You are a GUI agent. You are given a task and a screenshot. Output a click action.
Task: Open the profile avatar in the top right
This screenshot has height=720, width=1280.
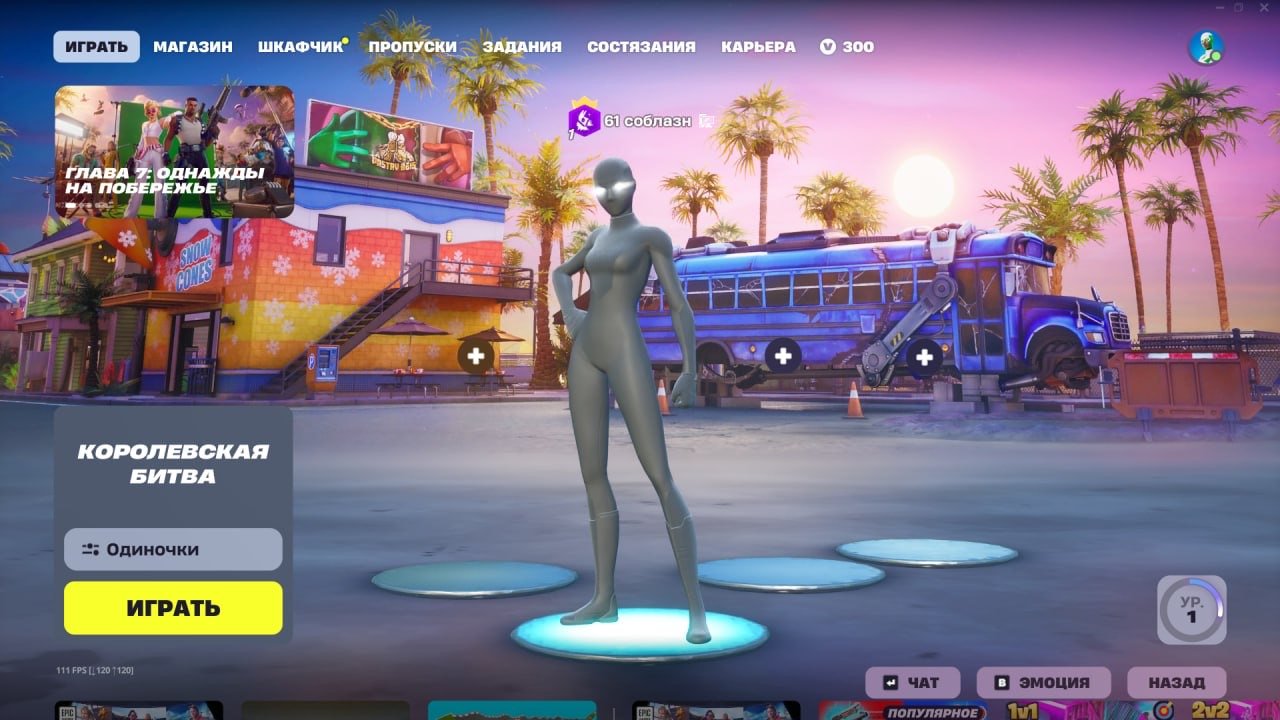[x=1207, y=44]
